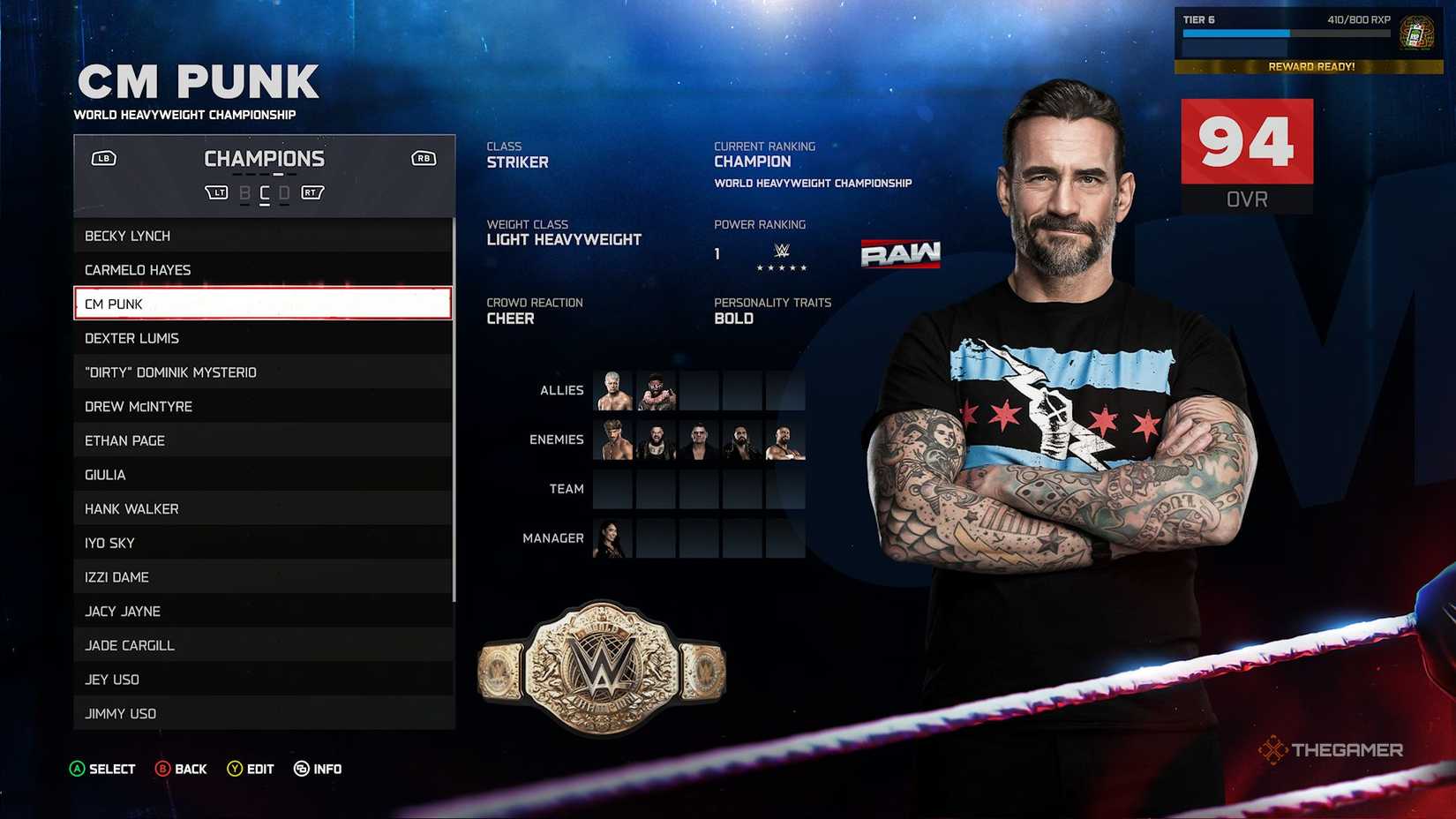Switch to the letter B filter
This screenshot has height=819, width=1456.
pos(244,192)
